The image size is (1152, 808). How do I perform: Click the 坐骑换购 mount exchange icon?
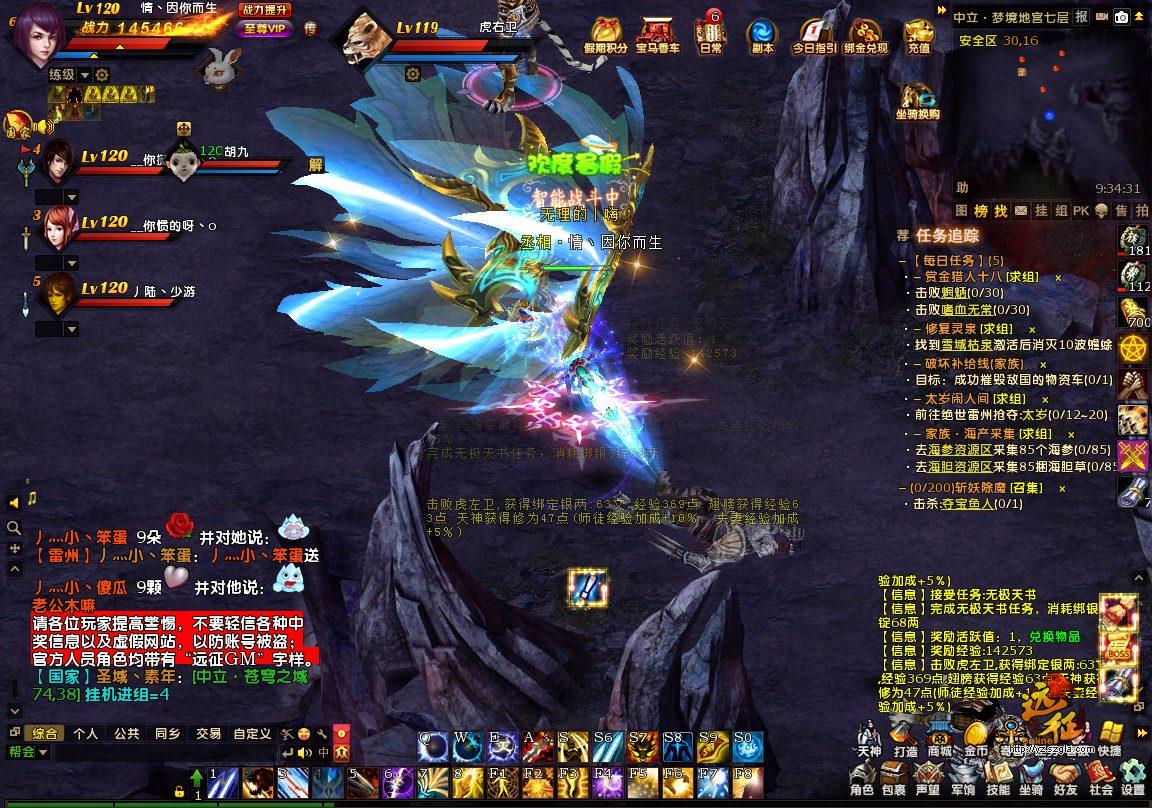click(917, 101)
